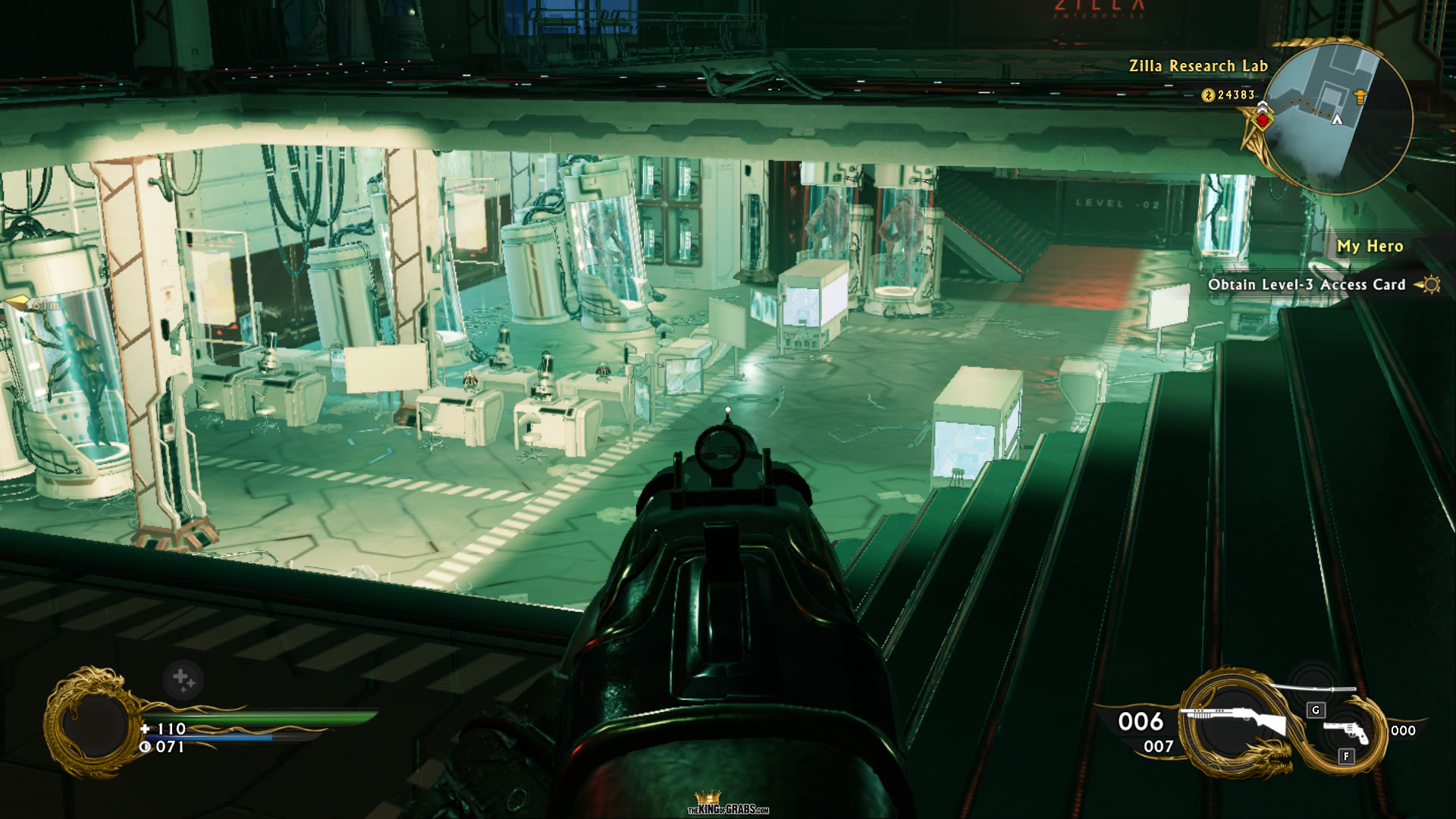Open the Obtain Level-3 Access Card objective

[x=1306, y=285]
